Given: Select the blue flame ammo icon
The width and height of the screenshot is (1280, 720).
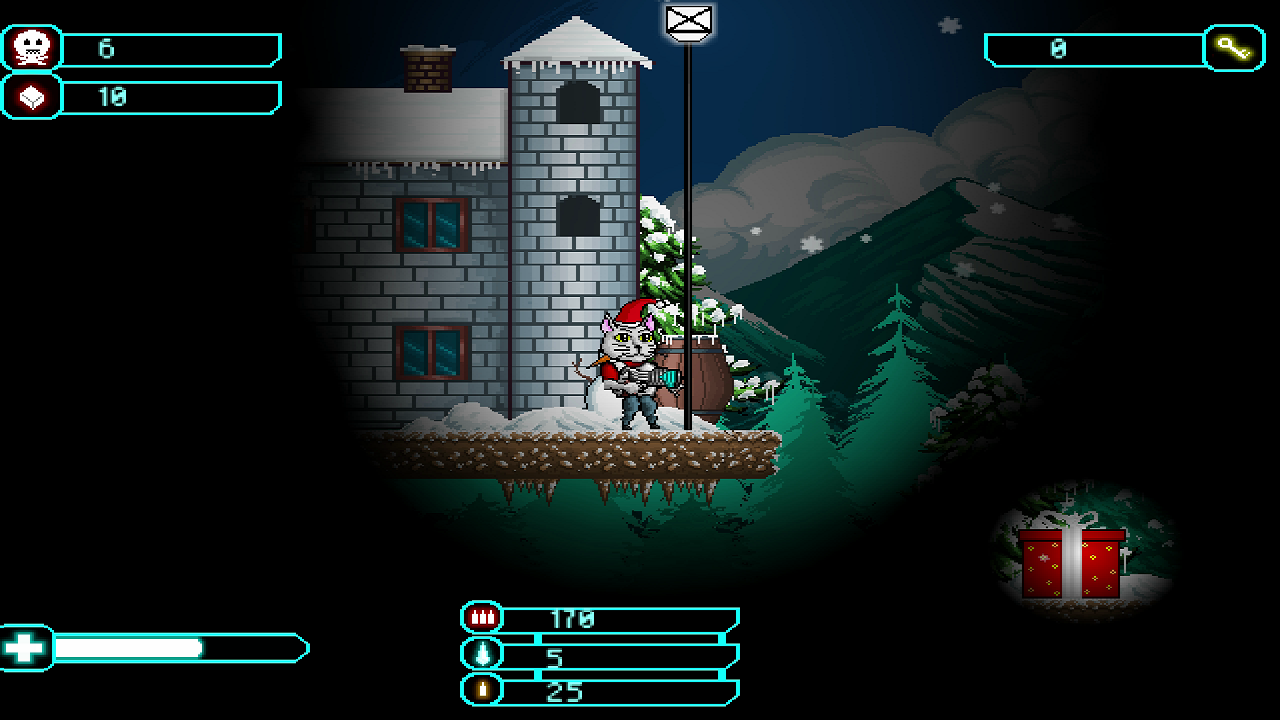Looking at the screenshot, I should [x=482, y=654].
